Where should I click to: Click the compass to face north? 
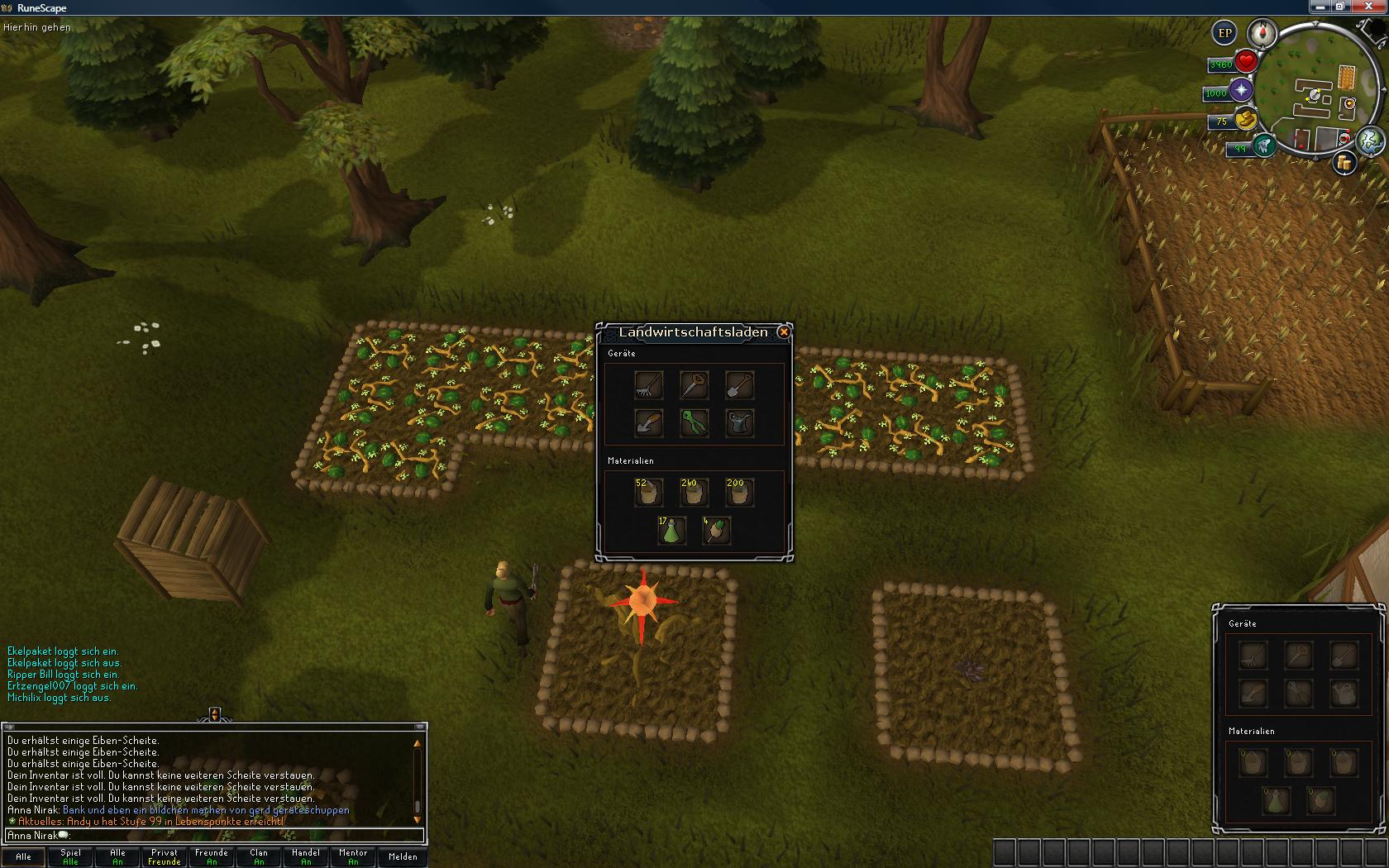1263,33
